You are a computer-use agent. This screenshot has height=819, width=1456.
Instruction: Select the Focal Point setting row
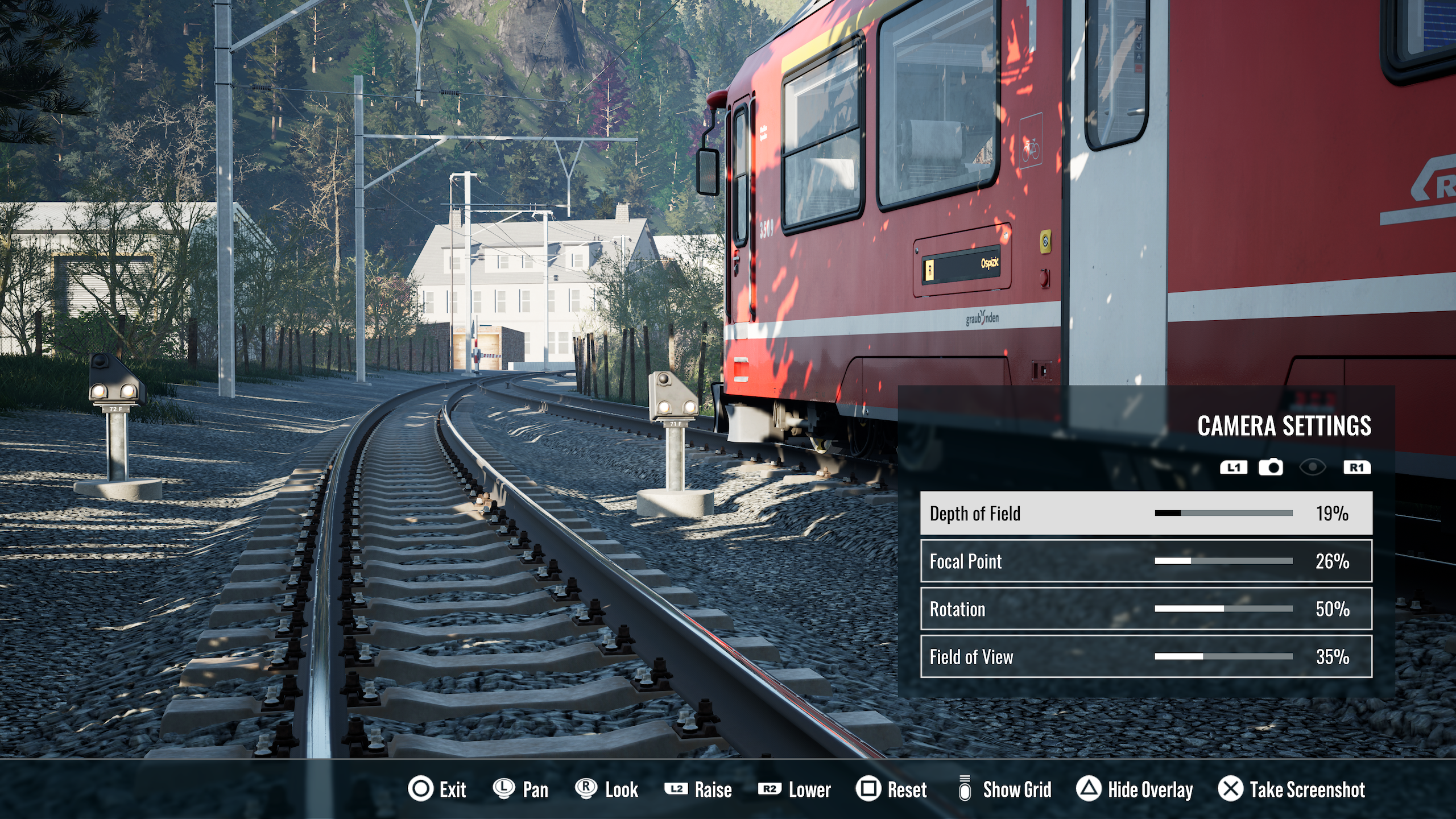point(1145,561)
